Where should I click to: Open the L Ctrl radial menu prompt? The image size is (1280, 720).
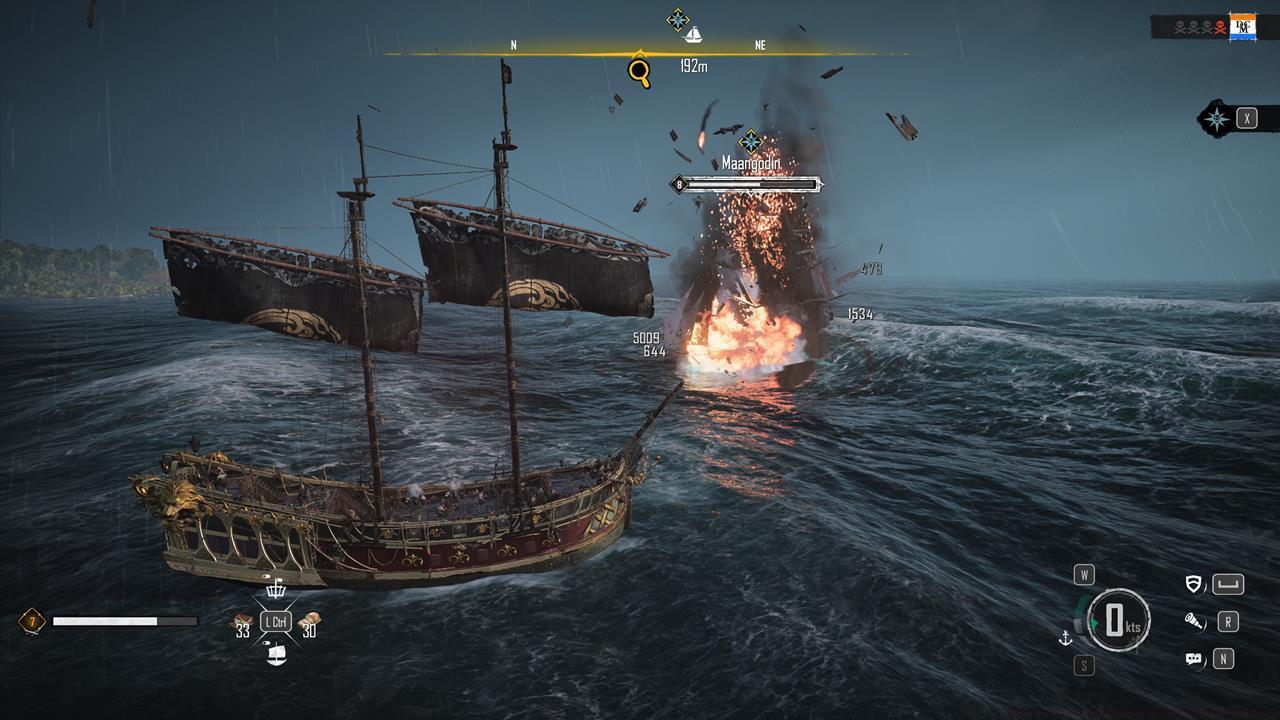(275, 620)
